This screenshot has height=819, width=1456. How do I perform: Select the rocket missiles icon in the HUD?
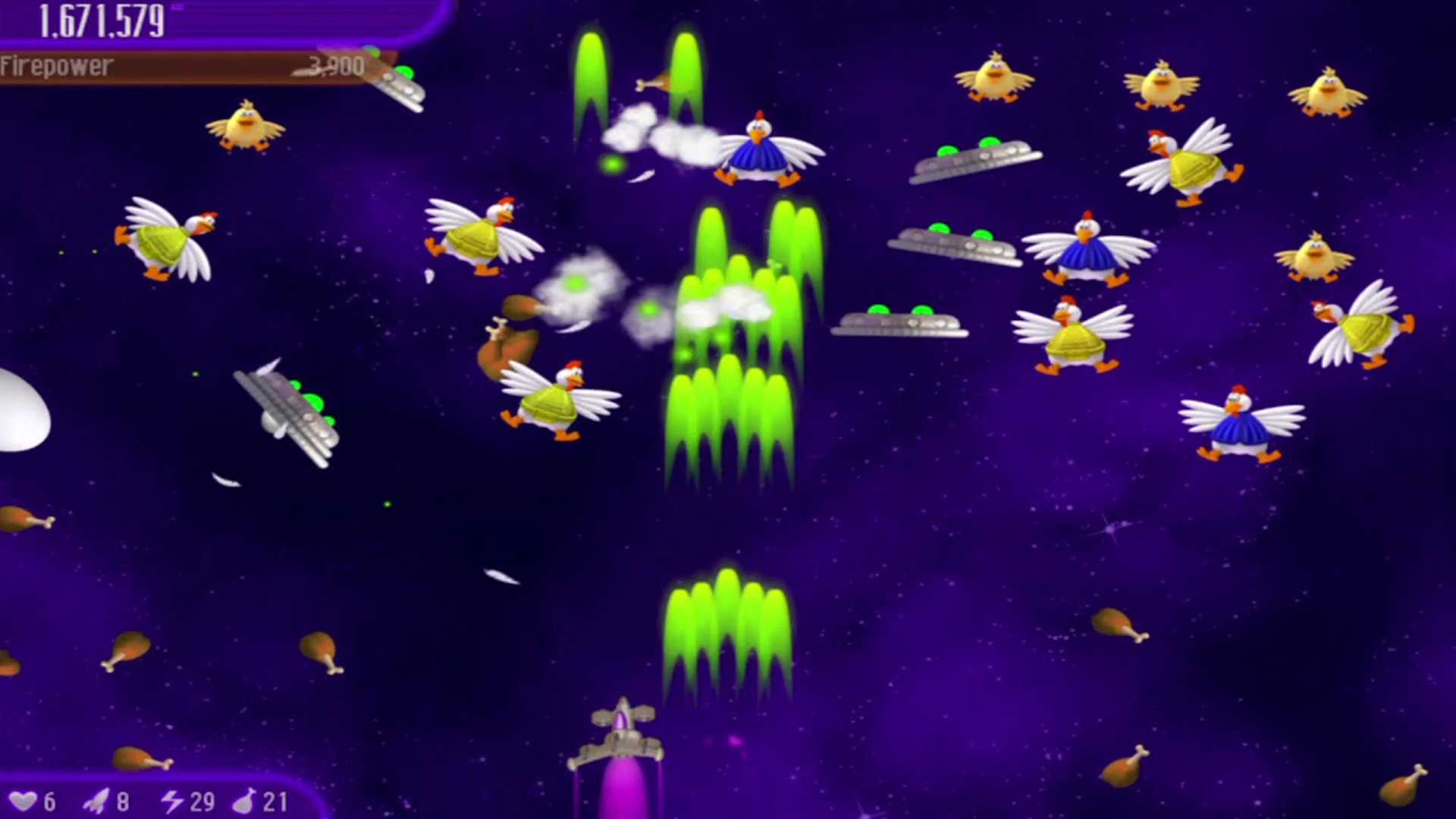[95, 799]
